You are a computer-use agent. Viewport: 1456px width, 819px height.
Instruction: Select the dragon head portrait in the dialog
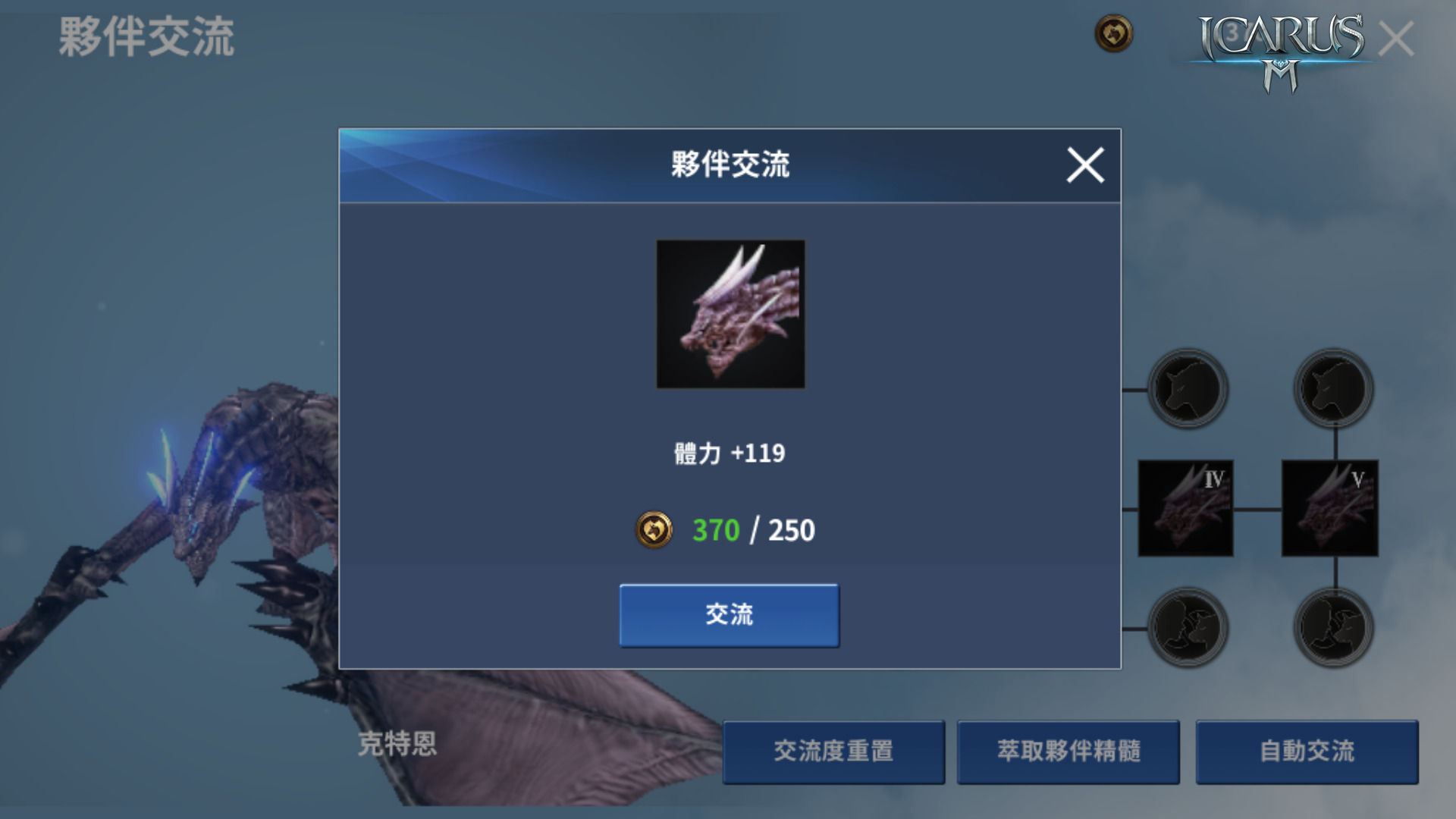tap(730, 312)
